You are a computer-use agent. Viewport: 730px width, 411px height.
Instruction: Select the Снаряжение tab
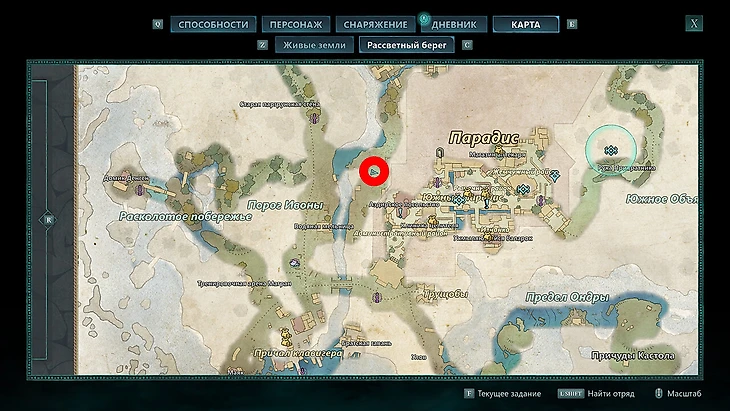tap(373, 24)
